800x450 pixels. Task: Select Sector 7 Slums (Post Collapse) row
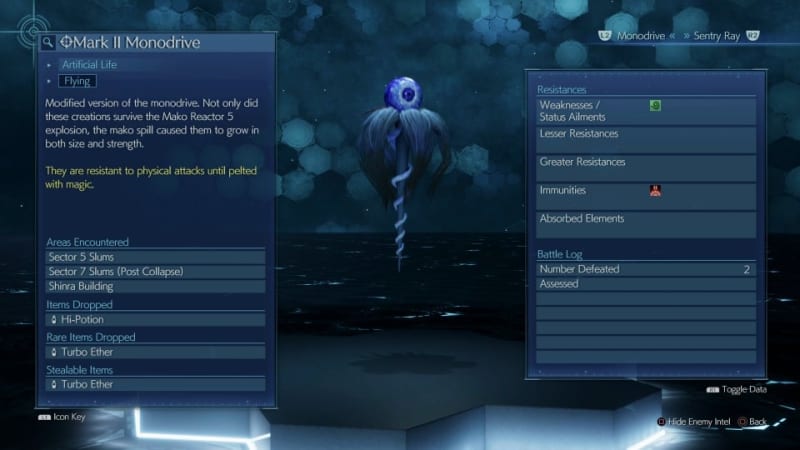155,271
